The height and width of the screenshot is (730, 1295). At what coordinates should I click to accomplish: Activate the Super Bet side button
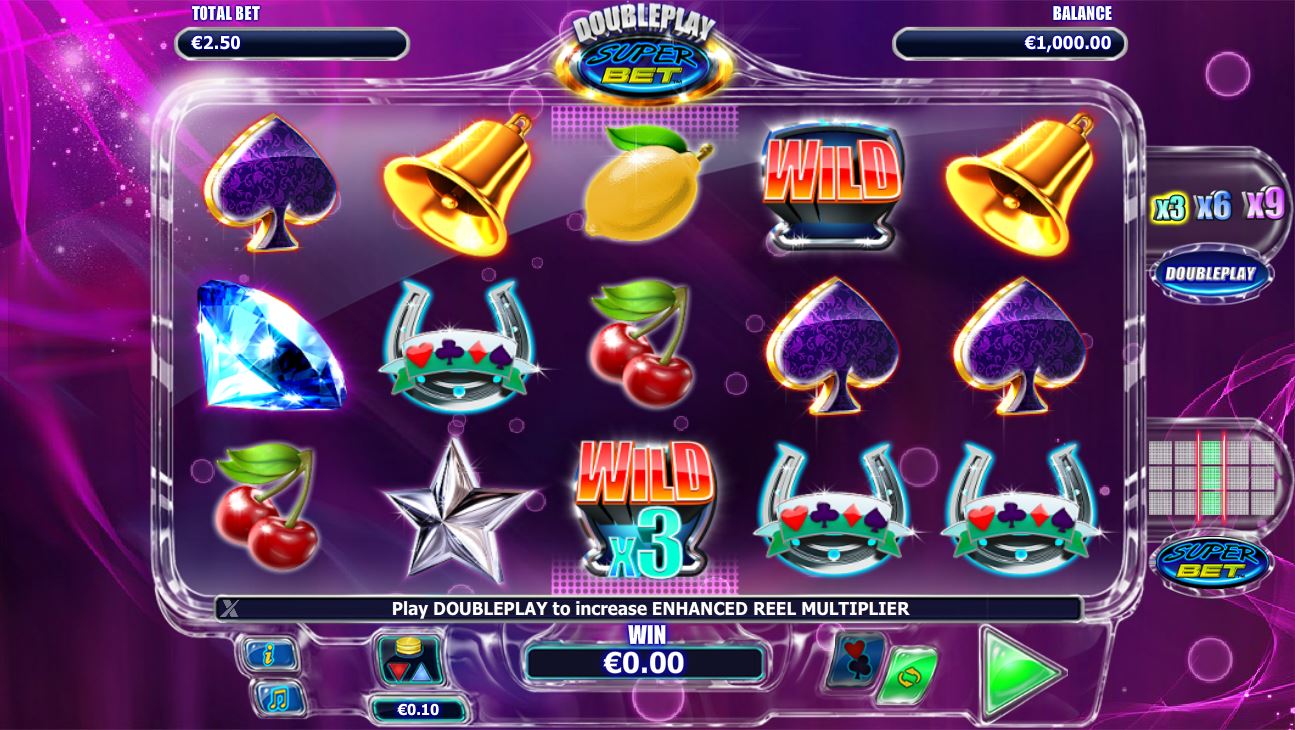point(1212,562)
